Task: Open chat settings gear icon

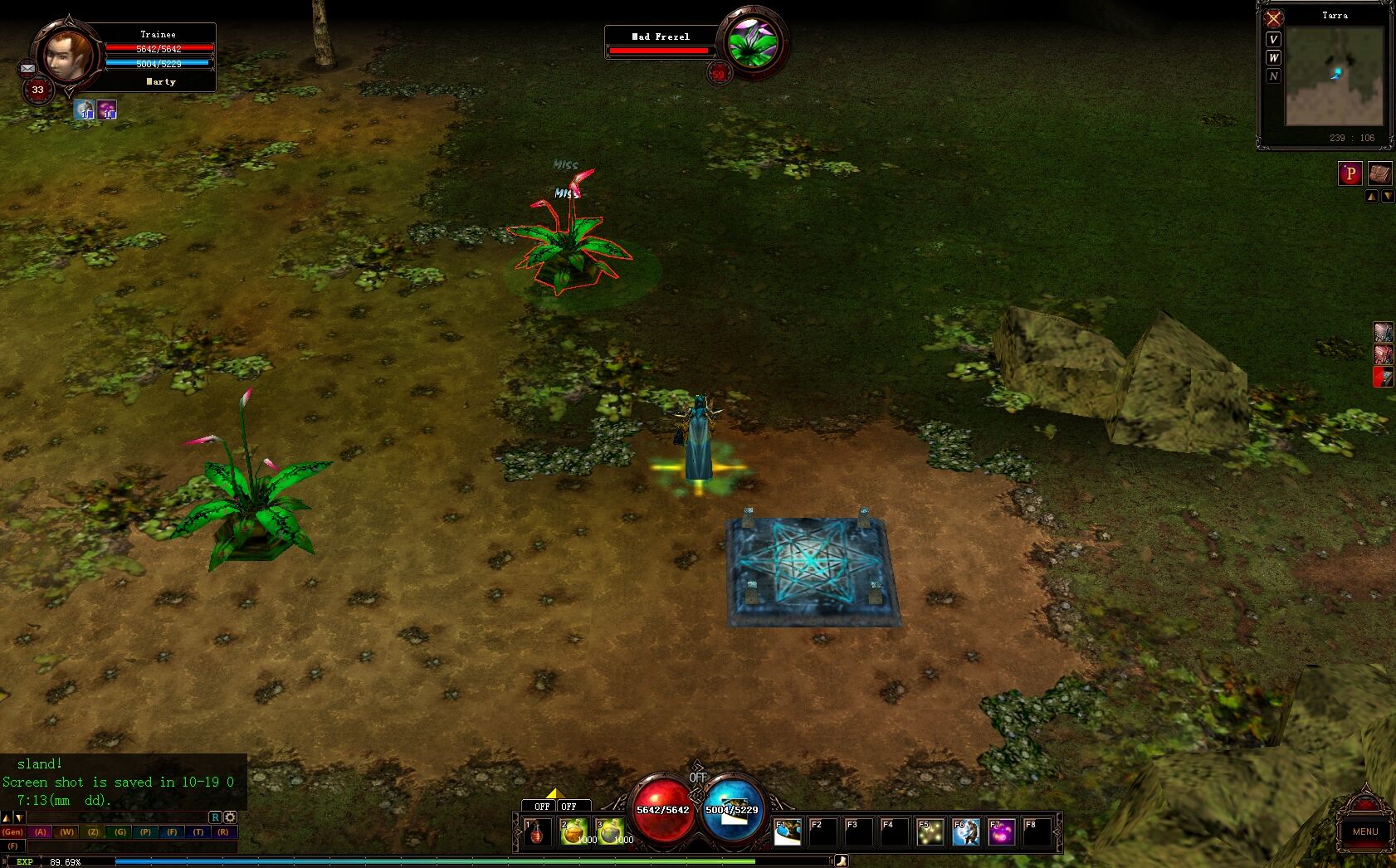Action: [x=231, y=817]
